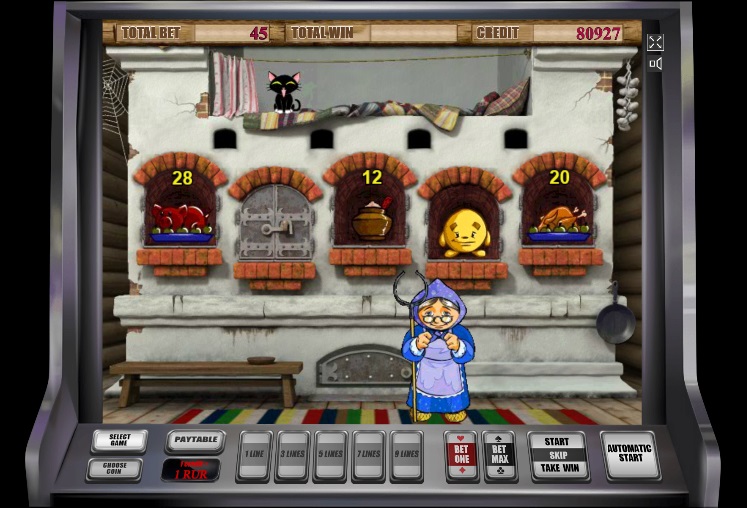Viewport: 747px width, 508px height.
Task: Show the Paytable
Action: click(x=194, y=441)
